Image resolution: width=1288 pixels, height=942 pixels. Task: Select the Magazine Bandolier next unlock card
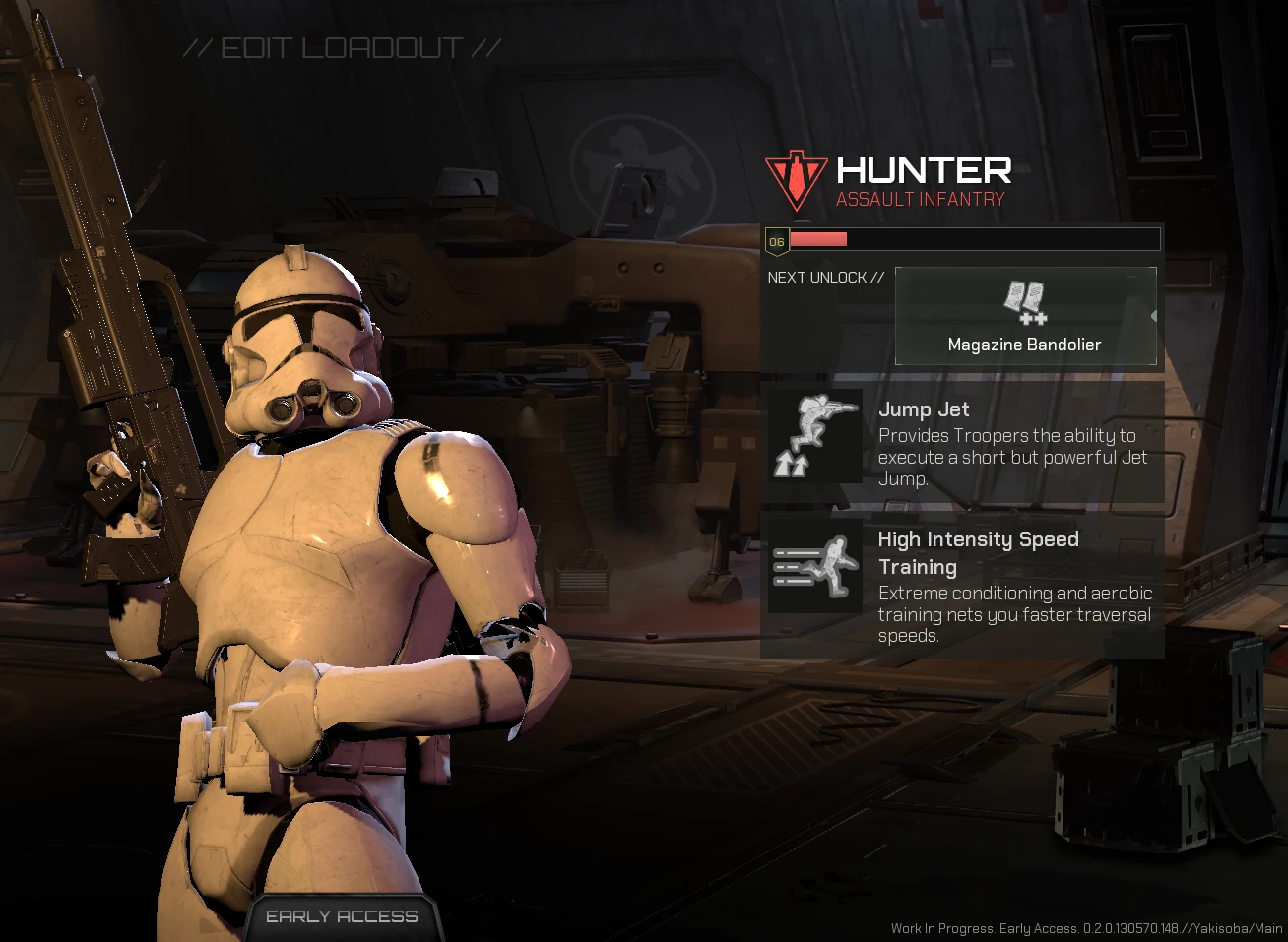point(1025,316)
